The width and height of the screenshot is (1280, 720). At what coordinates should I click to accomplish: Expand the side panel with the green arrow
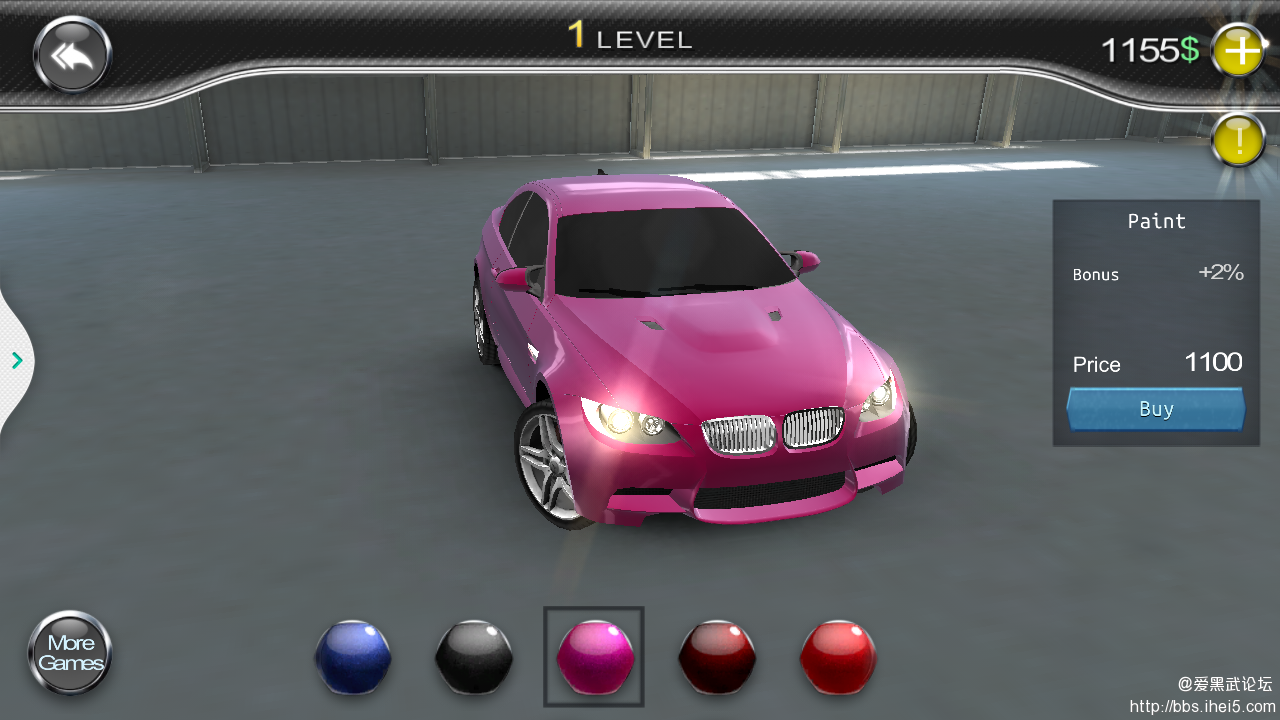(17, 360)
